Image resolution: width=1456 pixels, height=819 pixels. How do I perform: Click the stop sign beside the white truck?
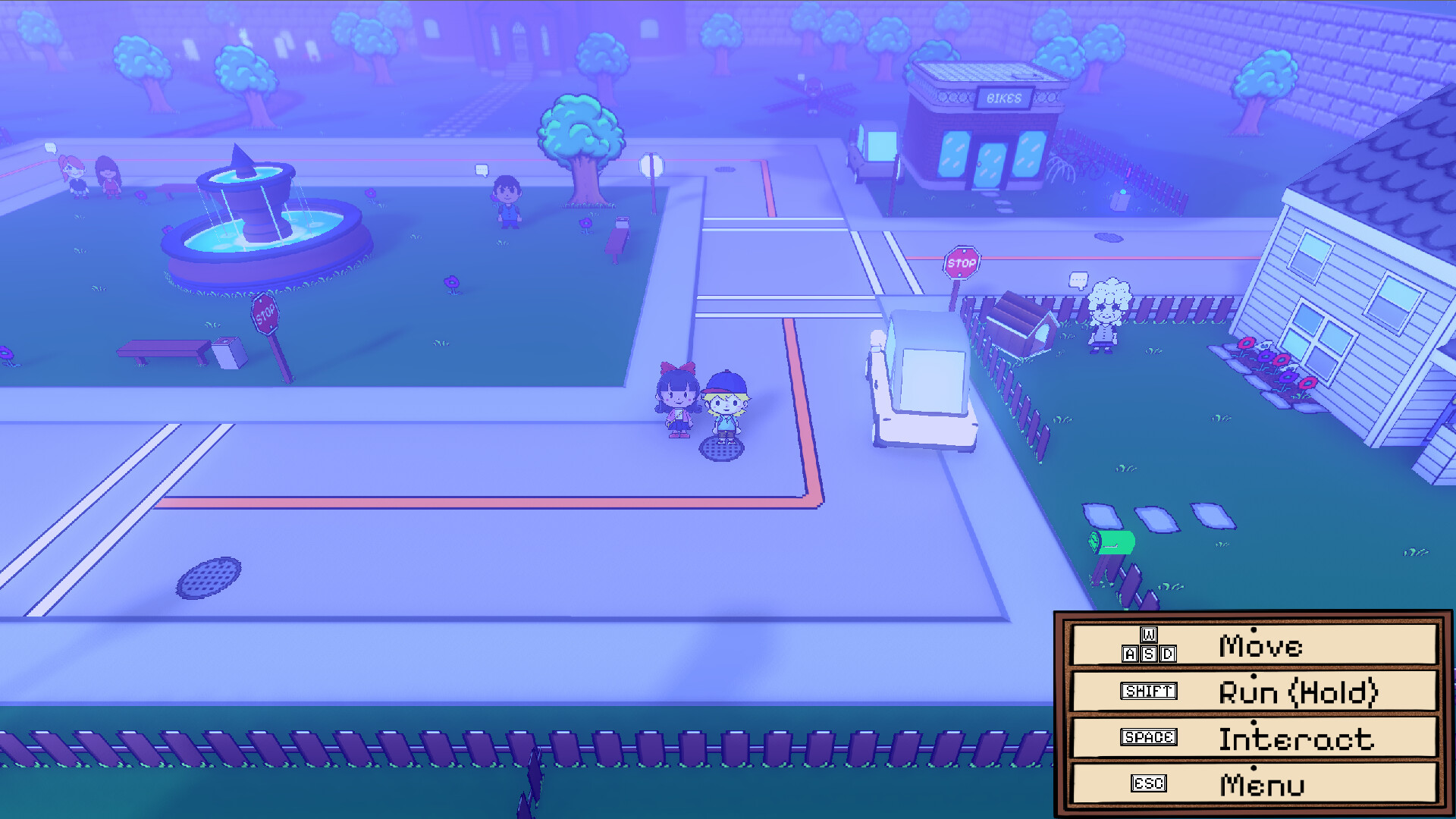coord(960,262)
